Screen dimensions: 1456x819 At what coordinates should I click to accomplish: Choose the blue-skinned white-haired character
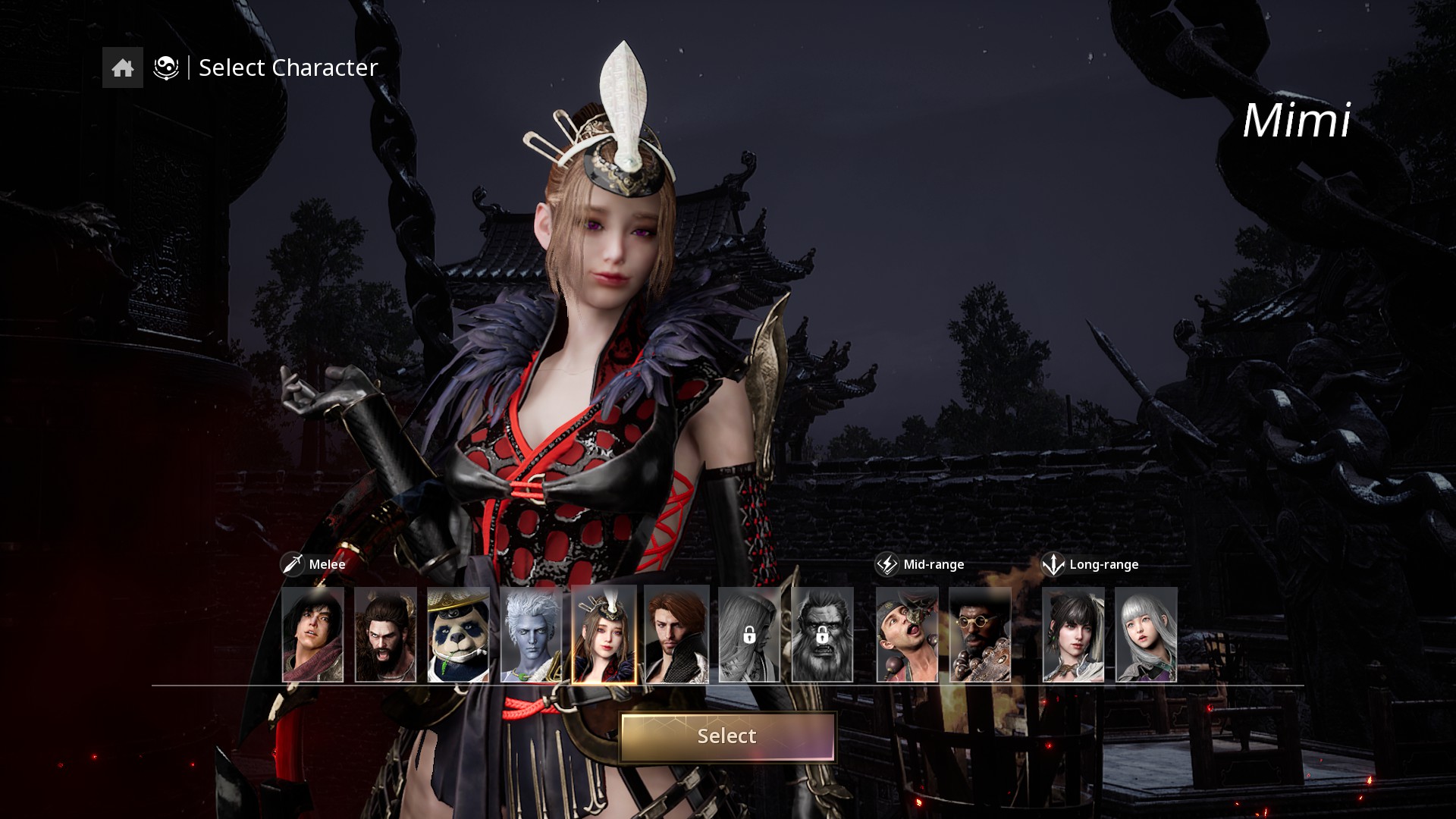[531, 635]
